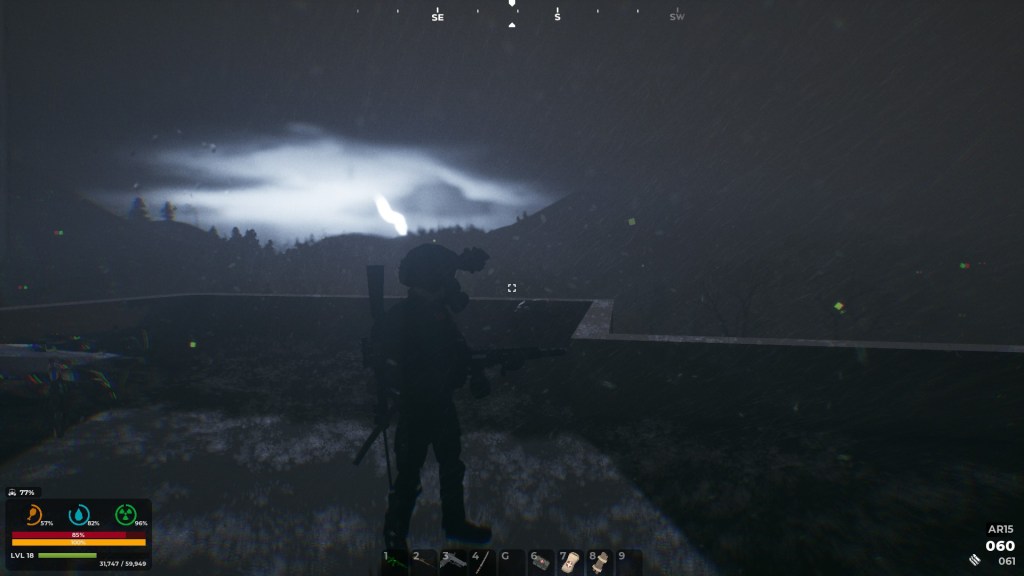The image size is (1024, 576).
Task: Click the thirst water drop icon
Action: (79, 514)
